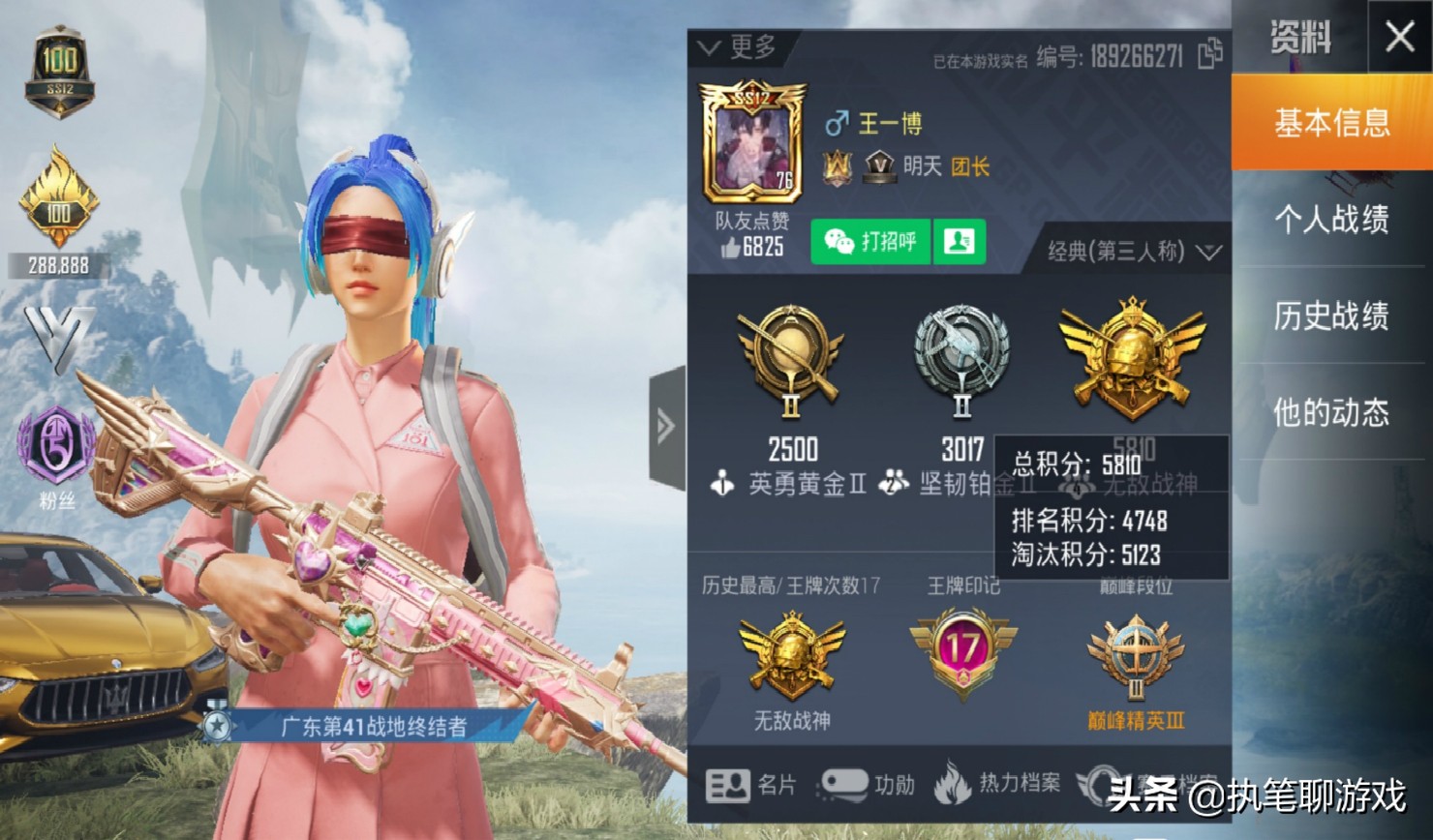View the 巅峰精英III peak rank emblem

pyautogui.click(x=1135, y=658)
